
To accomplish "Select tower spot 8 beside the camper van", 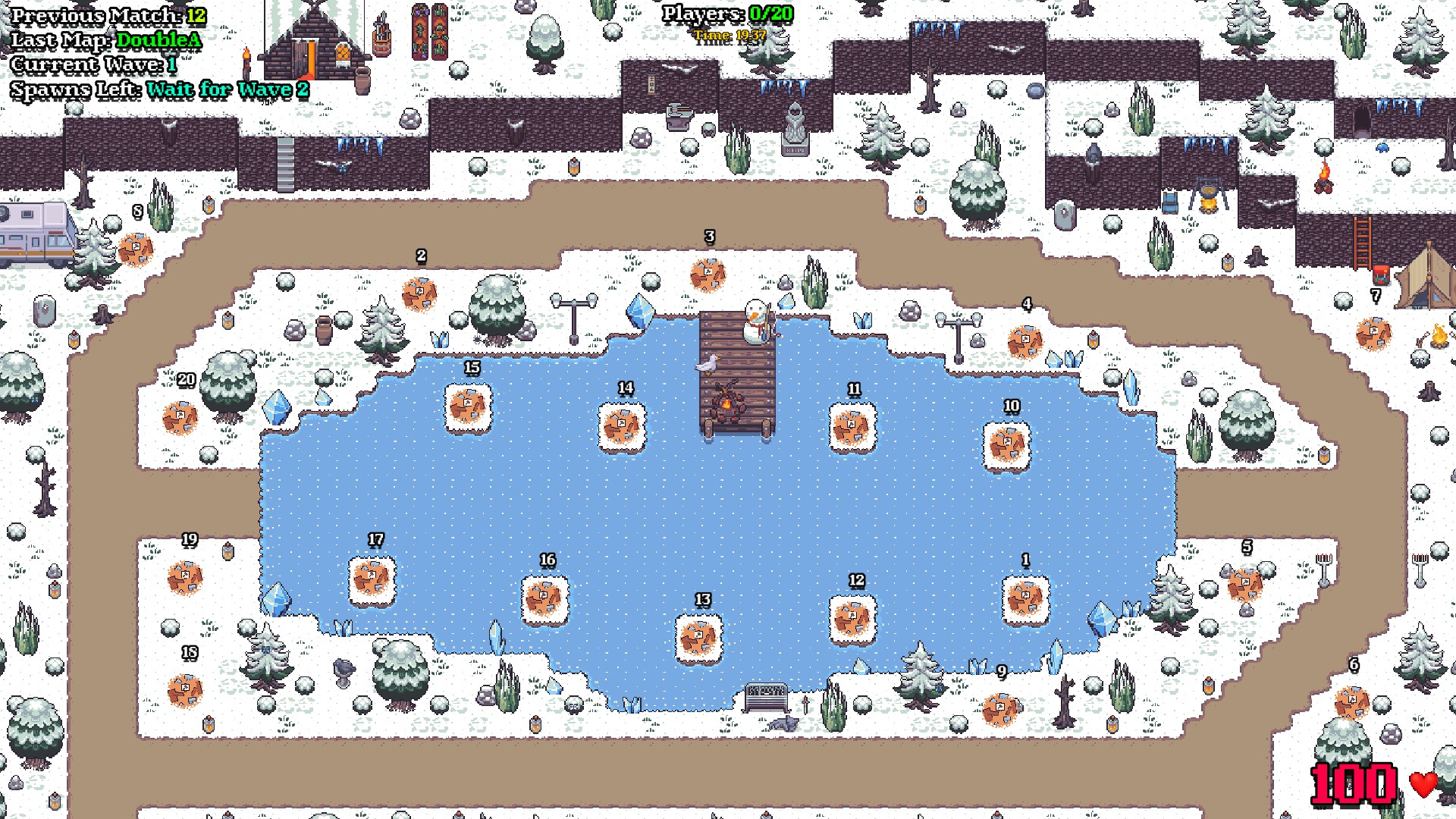I will [136, 249].
